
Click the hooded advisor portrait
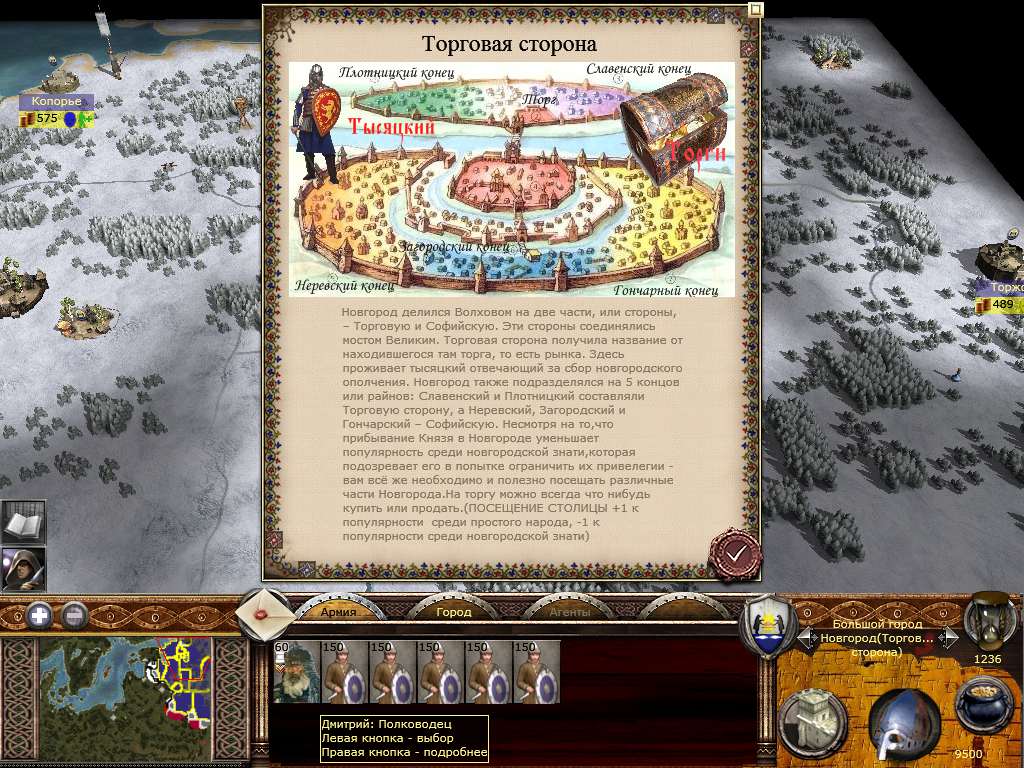click(22, 569)
